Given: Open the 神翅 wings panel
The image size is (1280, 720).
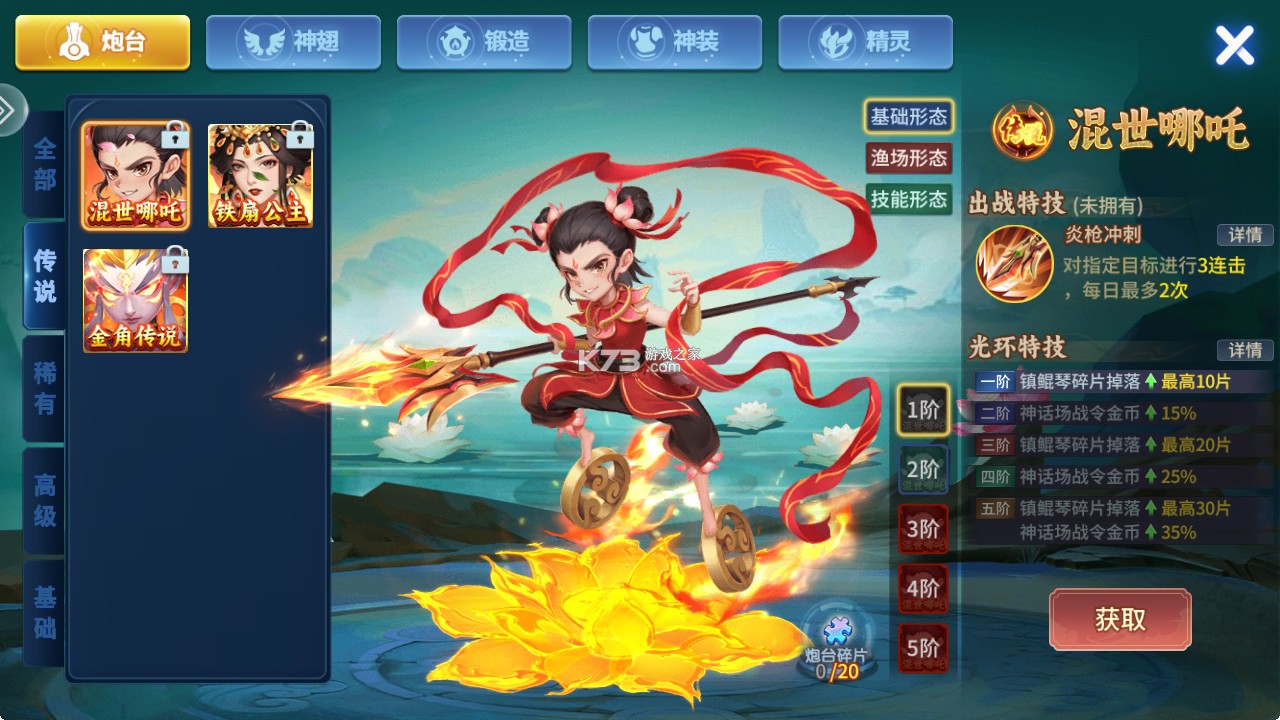Looking at the screenshot, I should tap(292, 40).
